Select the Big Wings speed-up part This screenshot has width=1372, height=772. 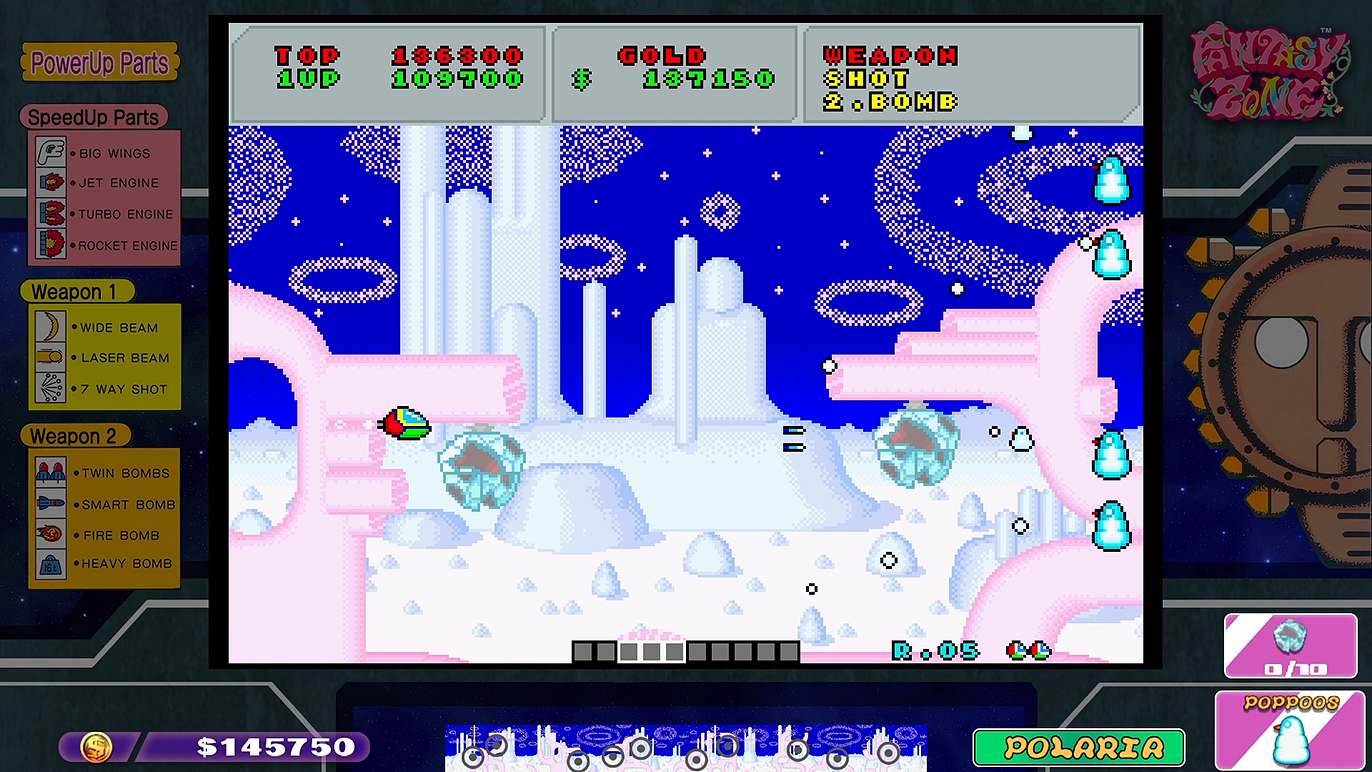tap(103, 153)
